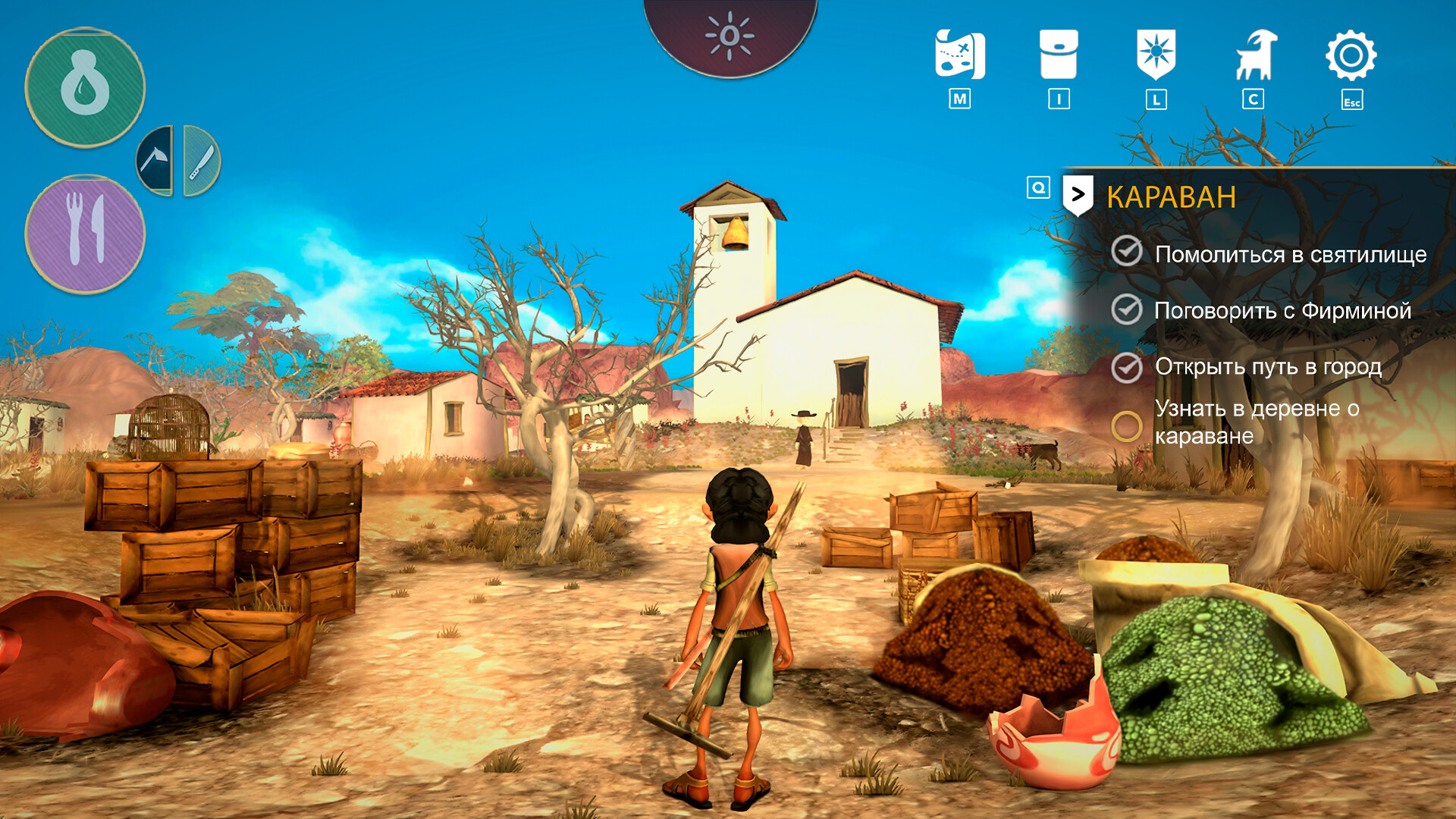Open the goat companion icon
Image resolution: width=1456 pixels, height=819 pixels.
pos(1255,55)
